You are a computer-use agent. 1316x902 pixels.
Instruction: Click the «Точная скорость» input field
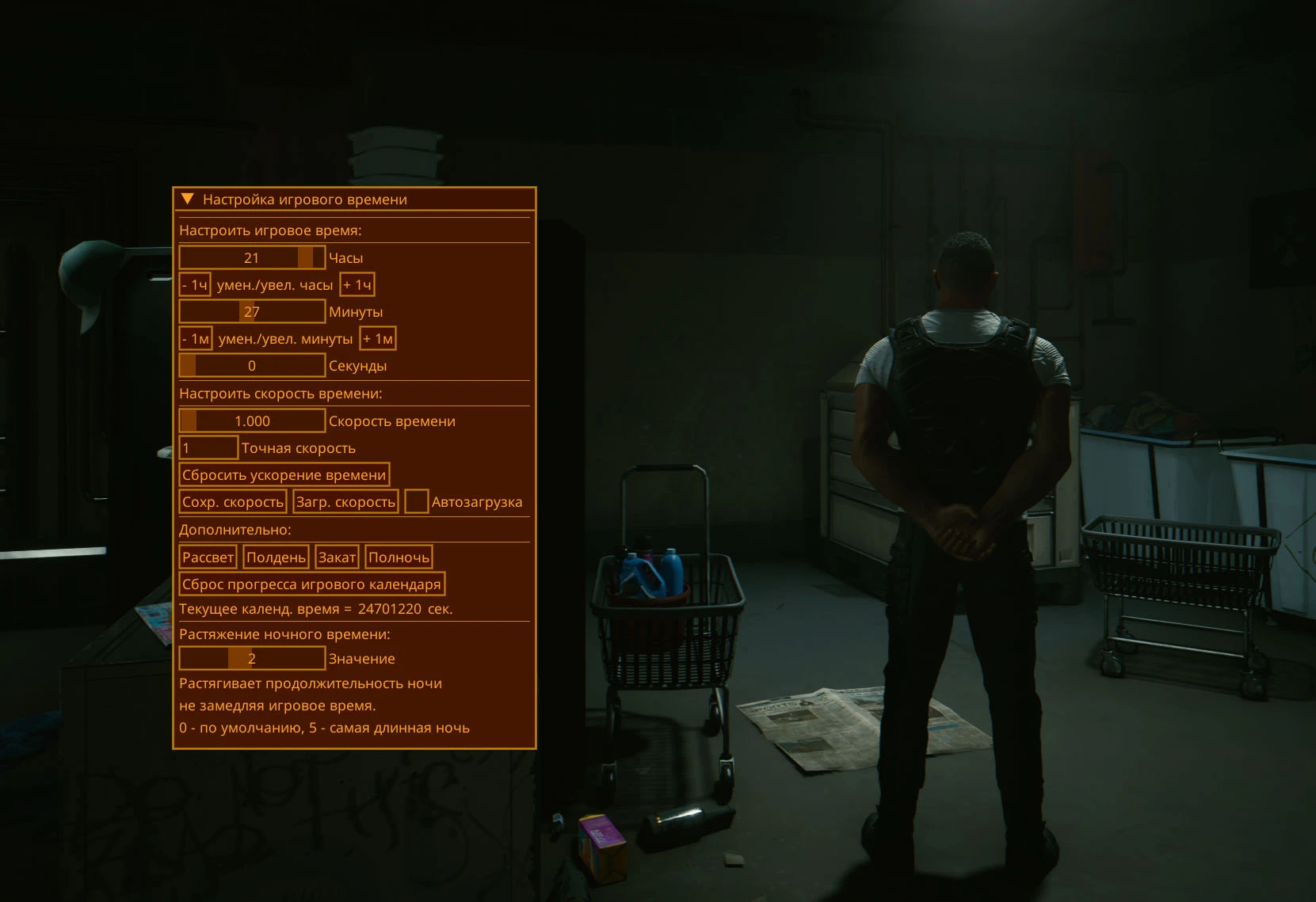click(208, 447)
